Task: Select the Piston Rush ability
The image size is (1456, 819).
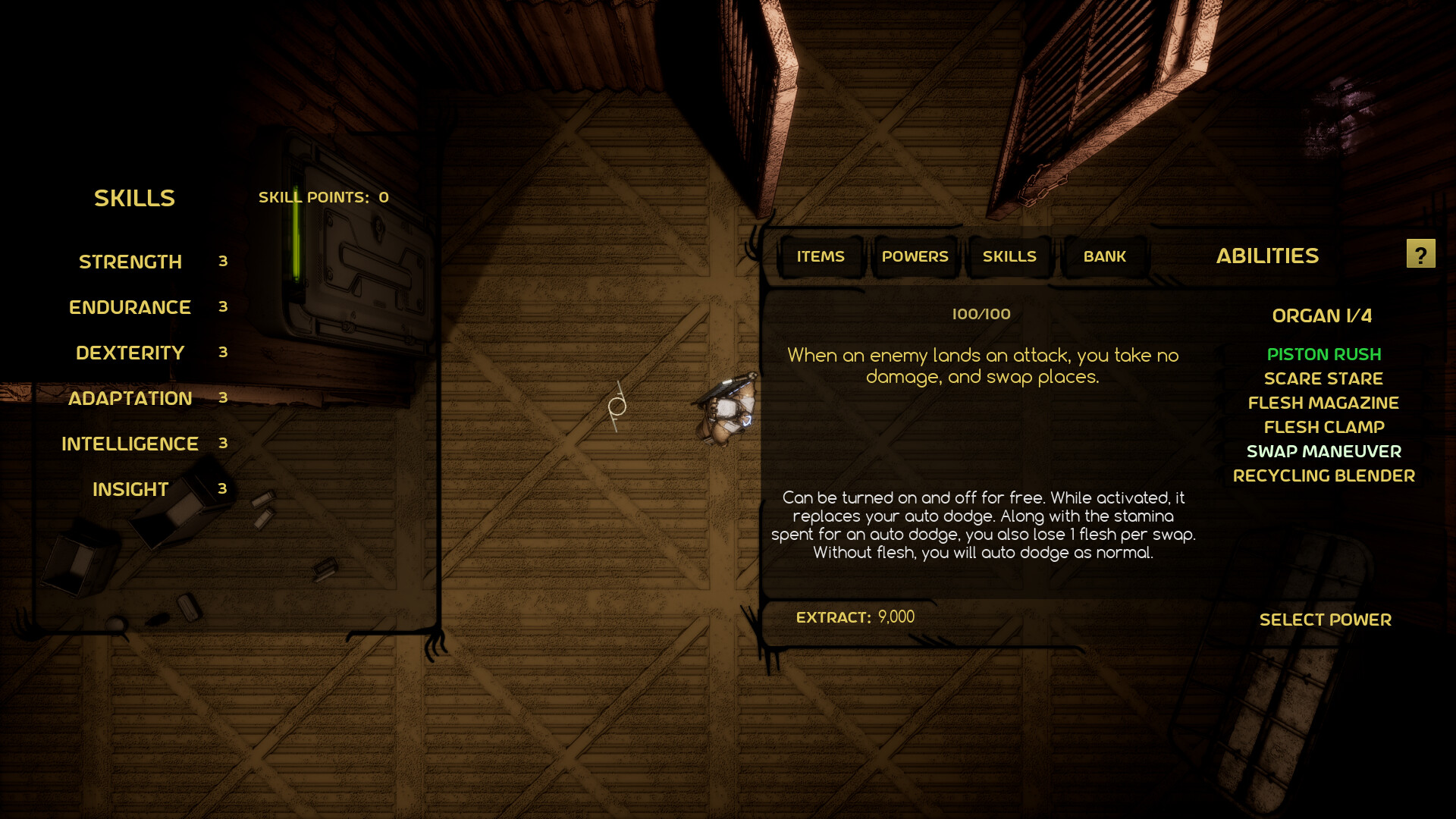Action: 1323,354
